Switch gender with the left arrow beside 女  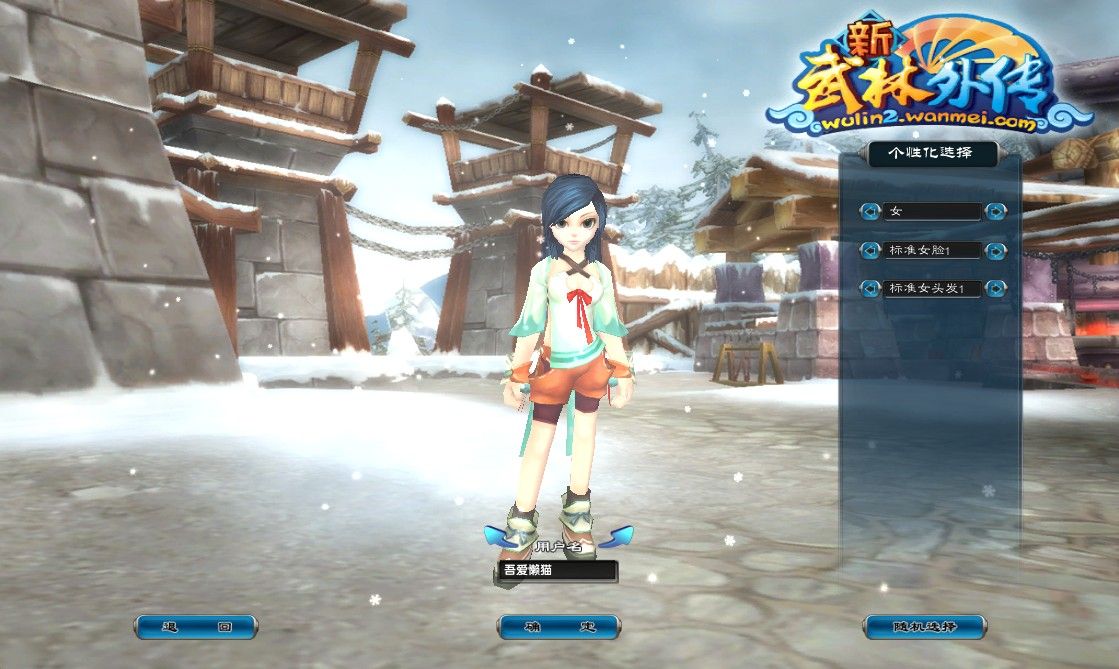coord(870,211)
